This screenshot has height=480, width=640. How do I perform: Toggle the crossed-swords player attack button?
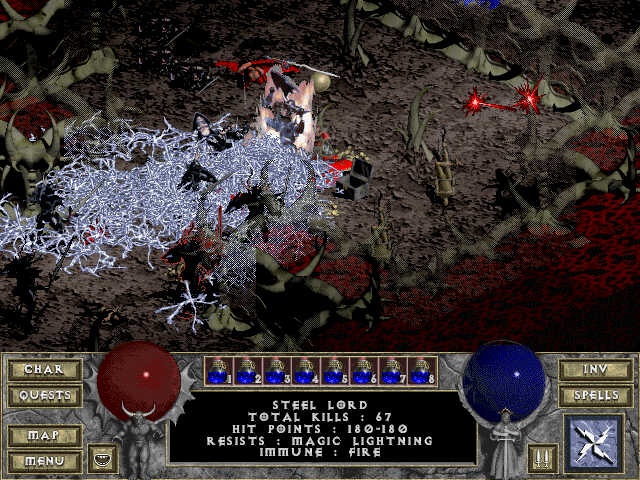coord(540,459)
